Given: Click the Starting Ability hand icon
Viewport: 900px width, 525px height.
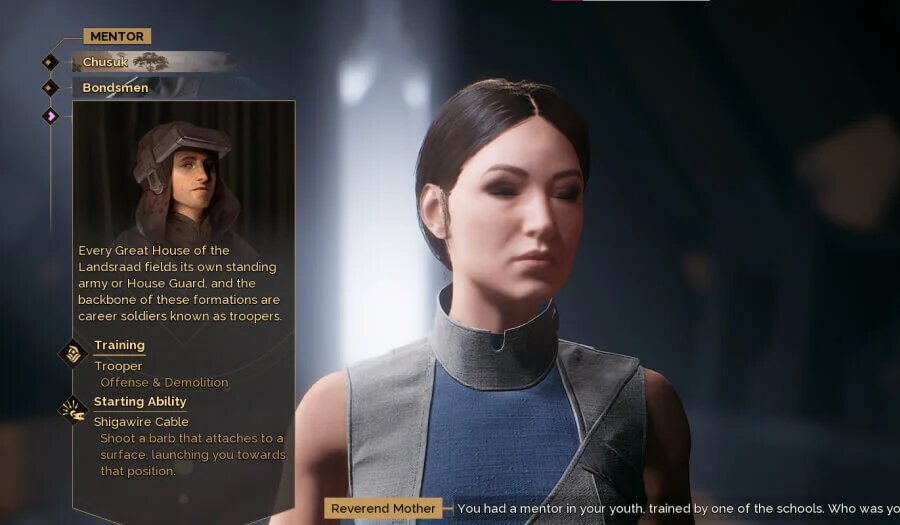Looking at the screenshot, I should pos(73,408).
